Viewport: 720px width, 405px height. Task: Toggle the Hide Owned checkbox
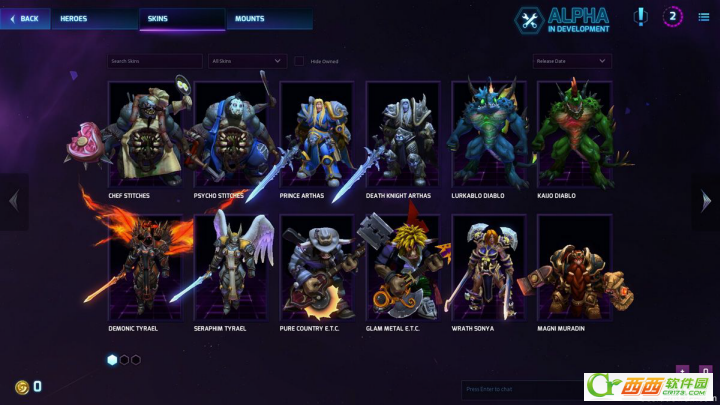click(300, 61)
